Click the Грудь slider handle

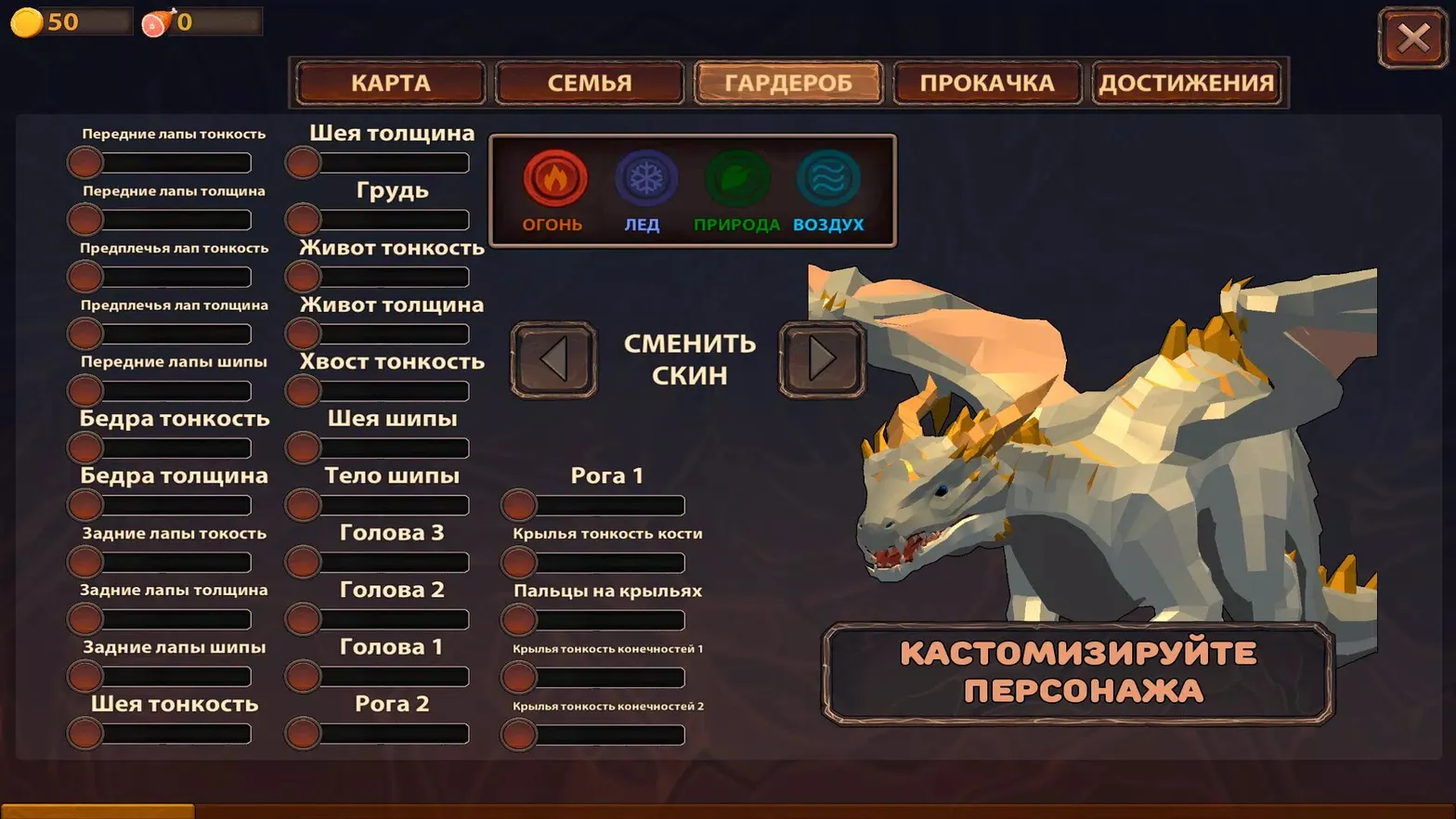click(x=302, y=219)
